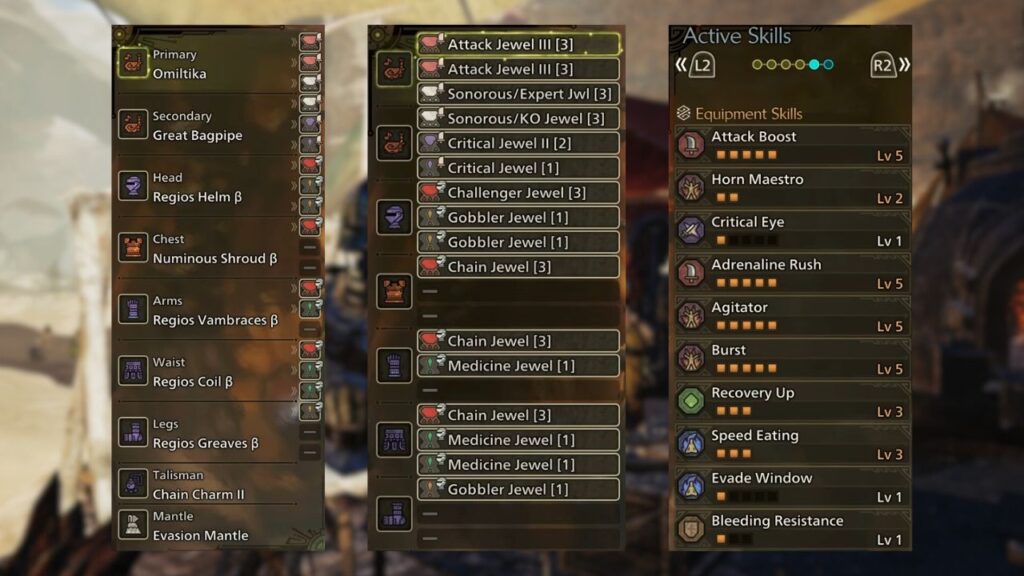This screenshot has width=1024, height=576.
Task: Select the Sonorous/Expert Jwl decoration
Action: pyautogui.click(x=518, y=94)
